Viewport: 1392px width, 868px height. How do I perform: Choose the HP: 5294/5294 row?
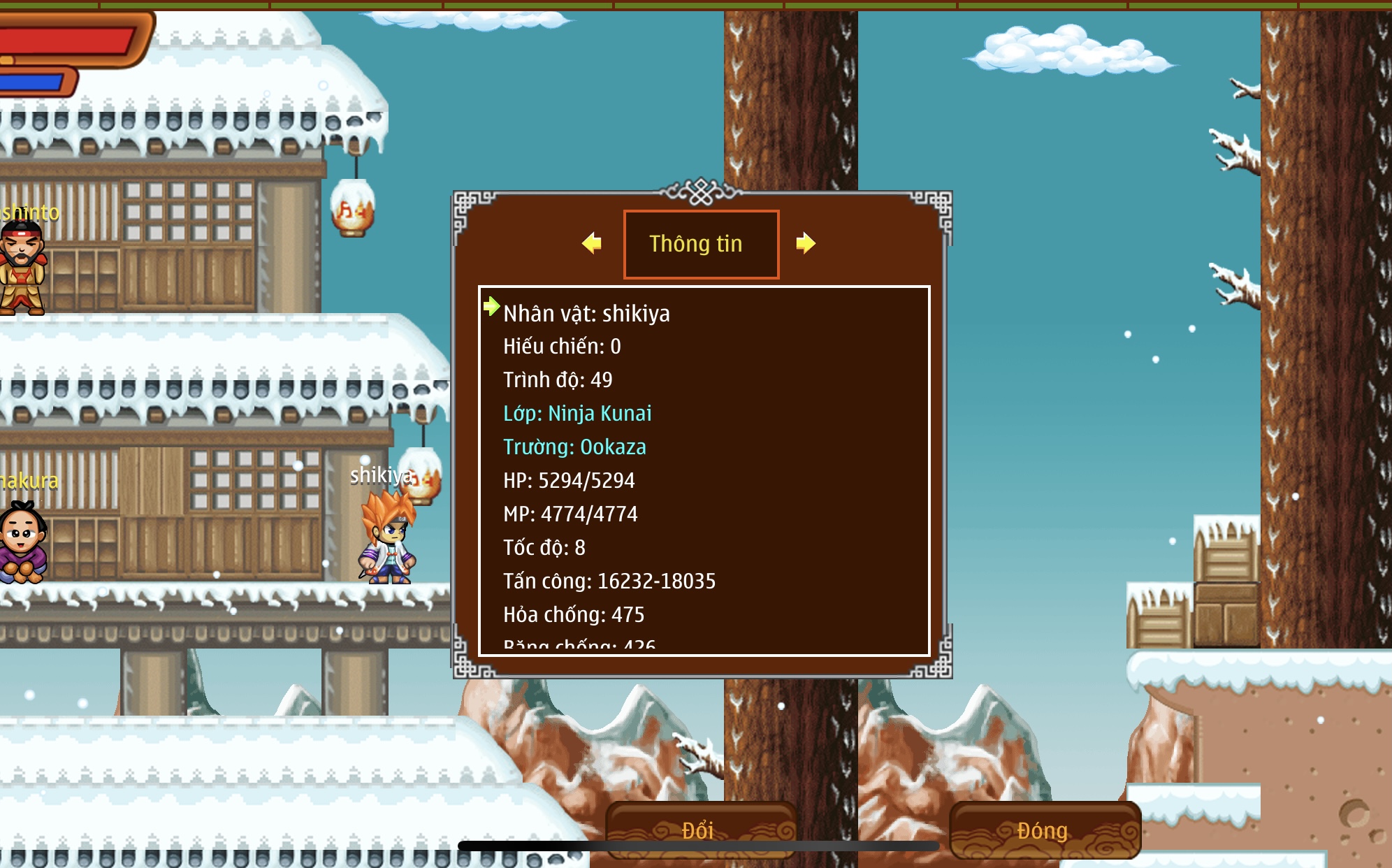[569, 481]
